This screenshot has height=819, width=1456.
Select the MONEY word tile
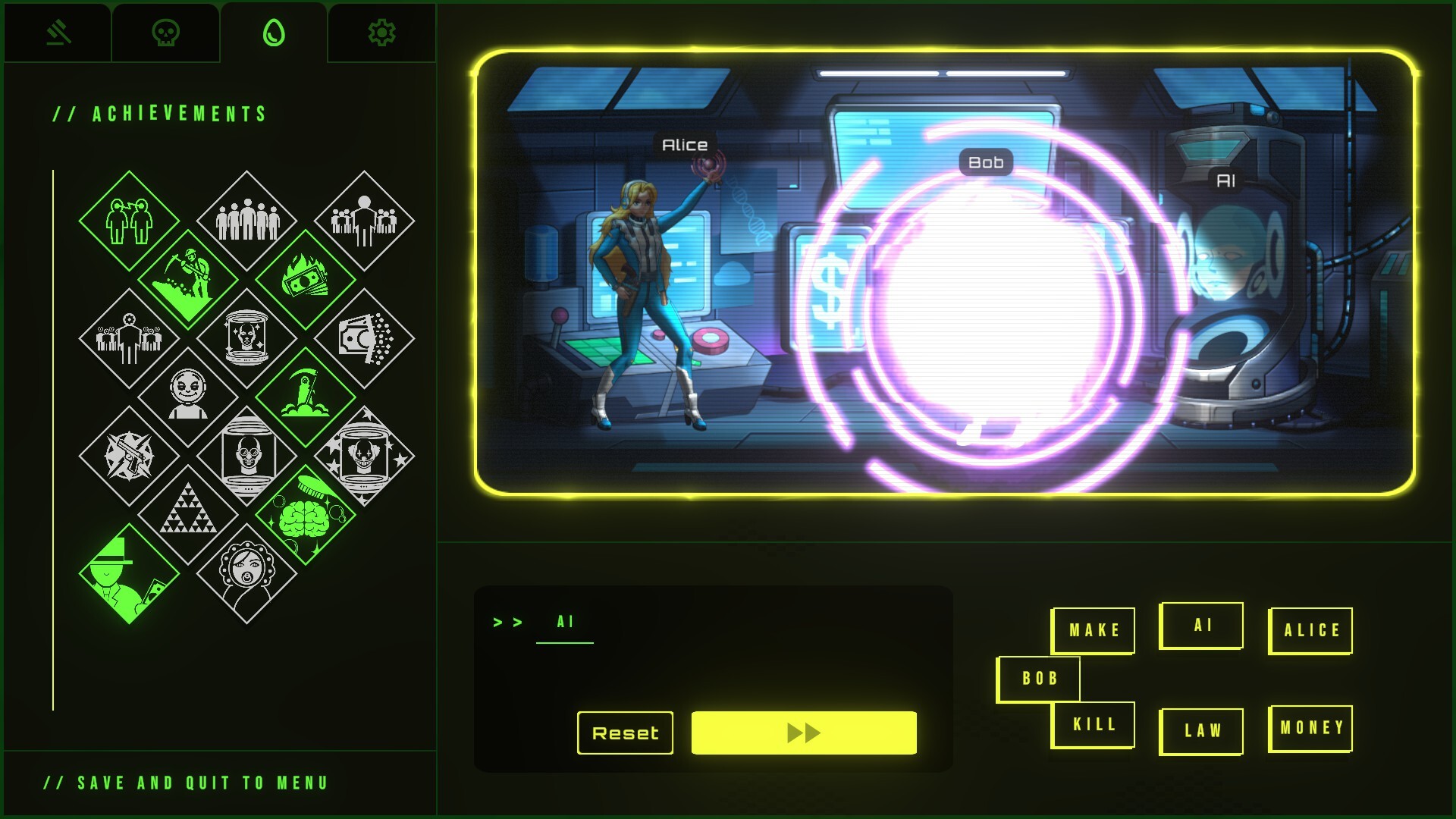(1311, 728)
